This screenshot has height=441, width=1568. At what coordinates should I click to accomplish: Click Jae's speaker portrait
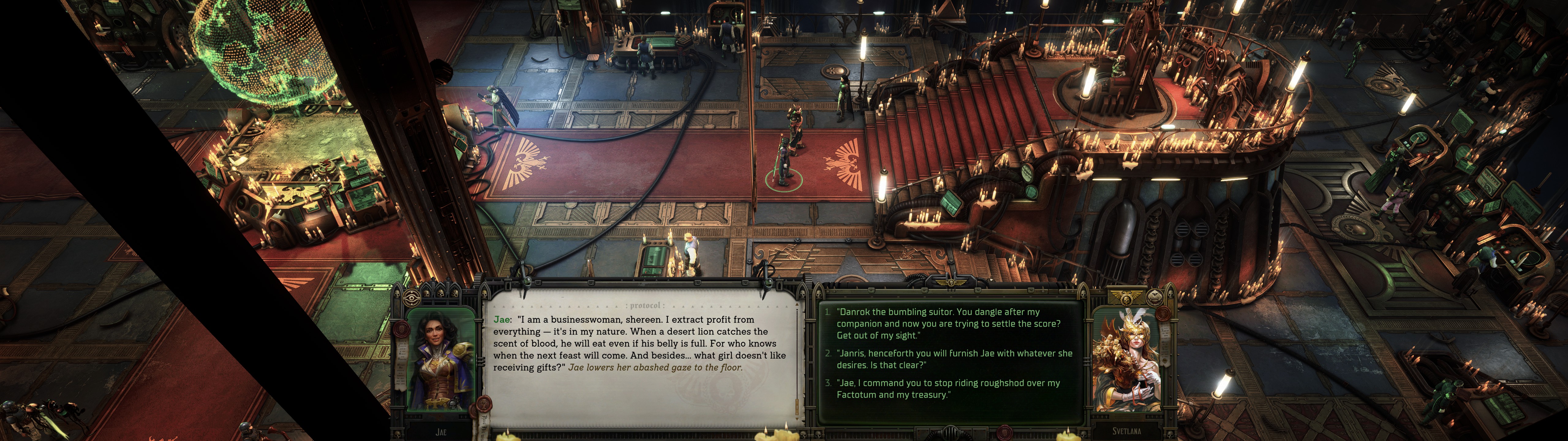[x=441, y=359]
